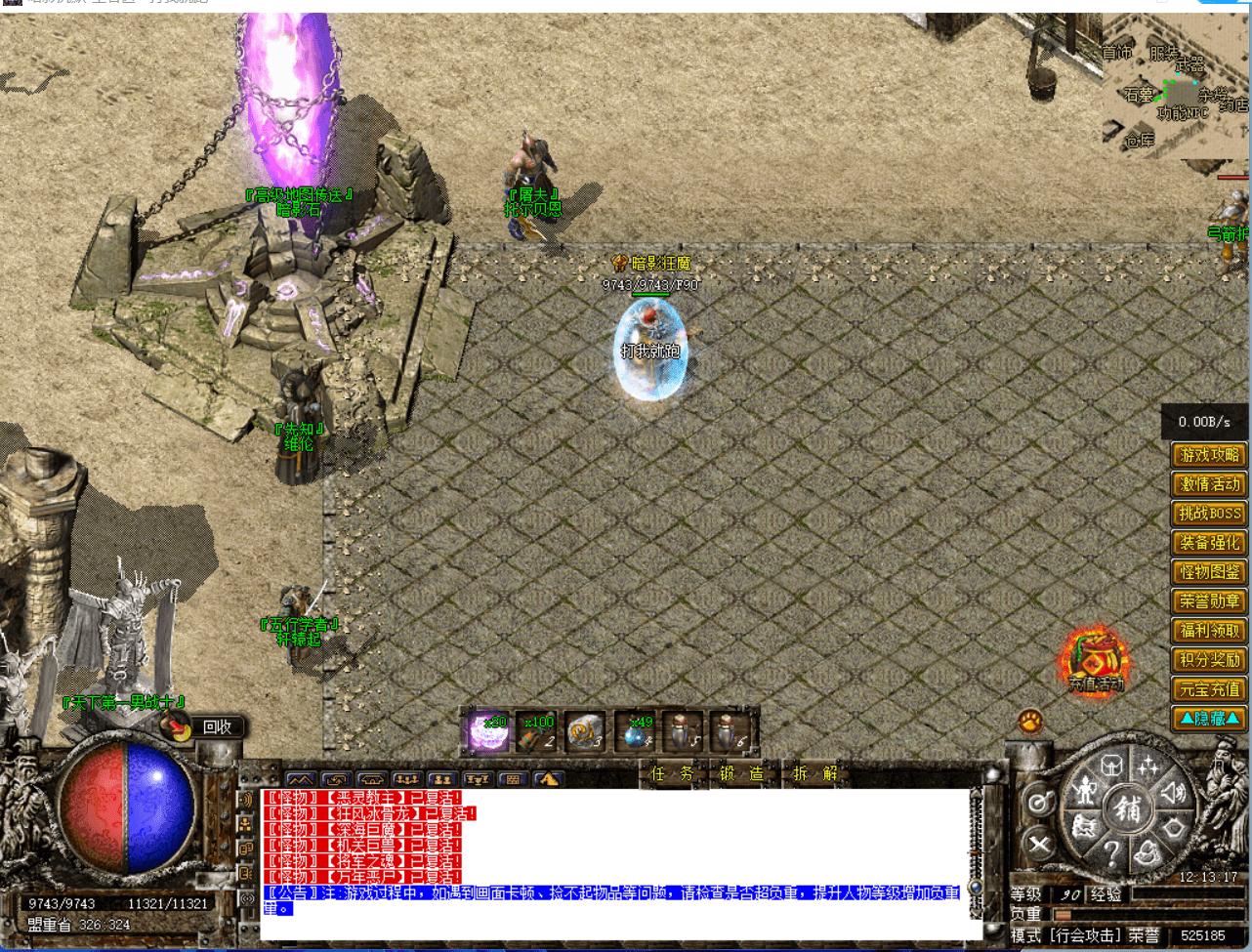Show the 怪物图鉴 monster codex
The image size is (1252, 952).
[1209, 572]
